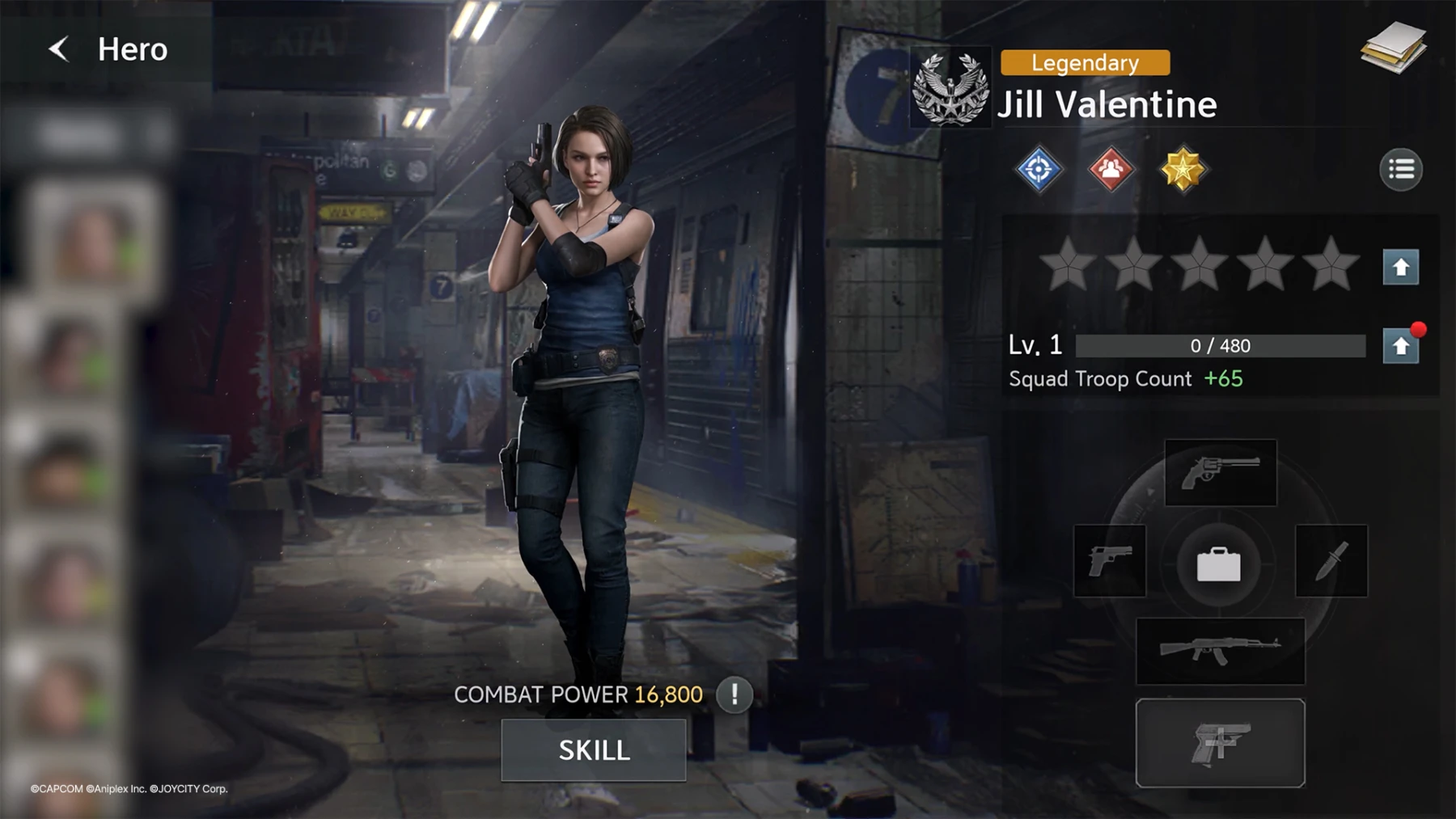This screenshot has height=819, width=1456.
Task: Open the combat knife equipment slot
Action: point(1331,561)
